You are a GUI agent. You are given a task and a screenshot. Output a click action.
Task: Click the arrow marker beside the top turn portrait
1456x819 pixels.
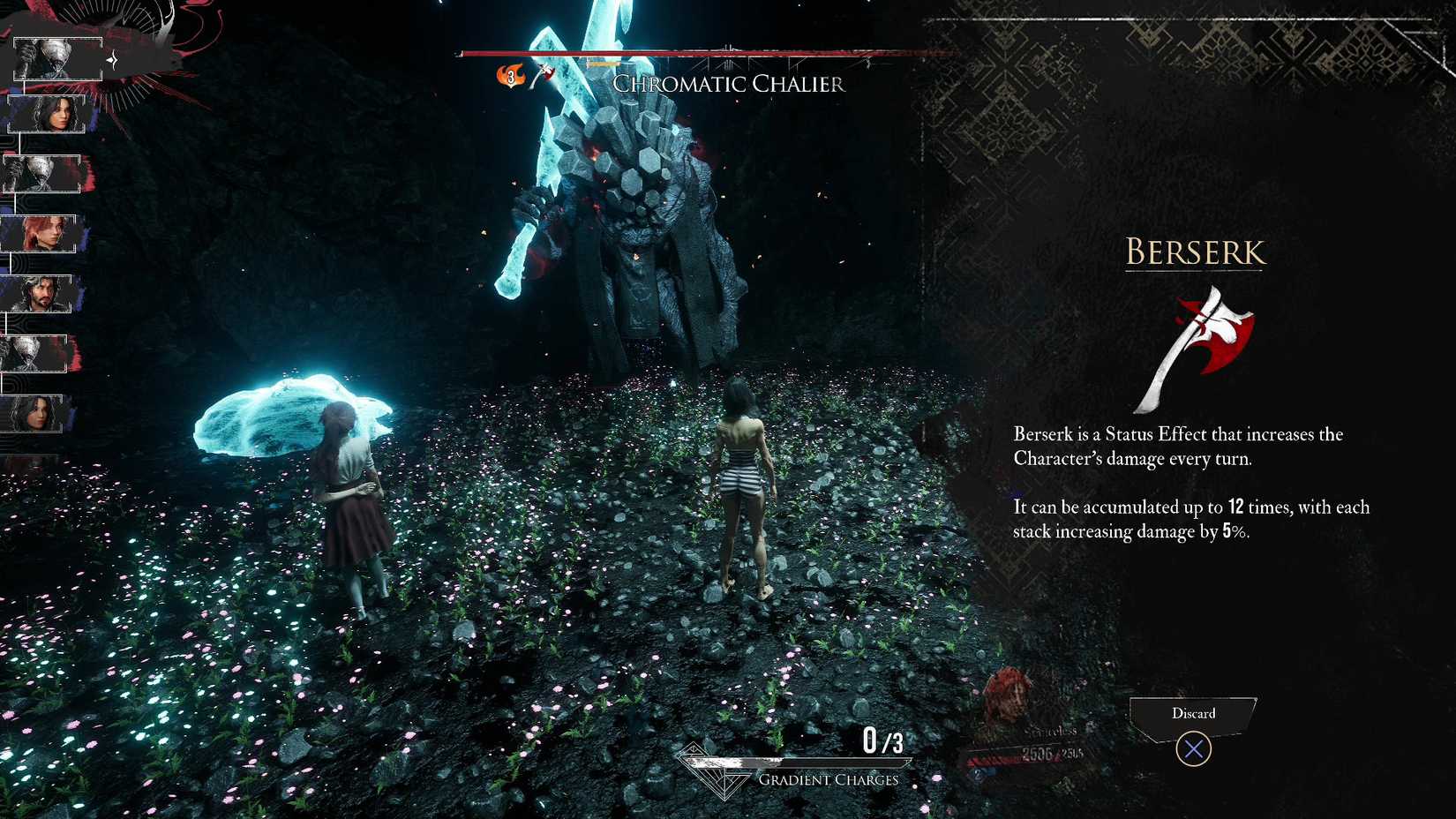[x=112, y=58]
